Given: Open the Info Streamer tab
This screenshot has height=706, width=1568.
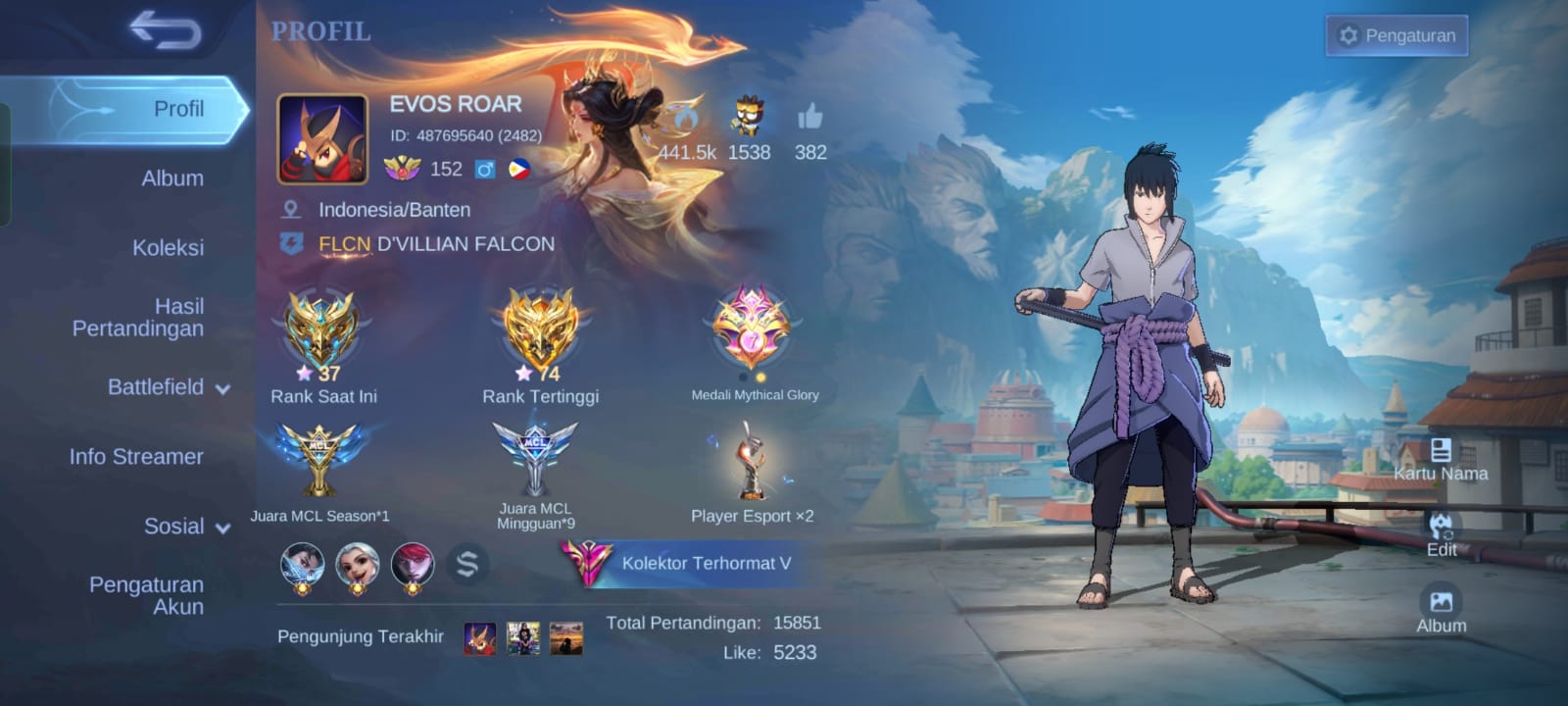Looking at the screenshot, I should coord(136,456).
